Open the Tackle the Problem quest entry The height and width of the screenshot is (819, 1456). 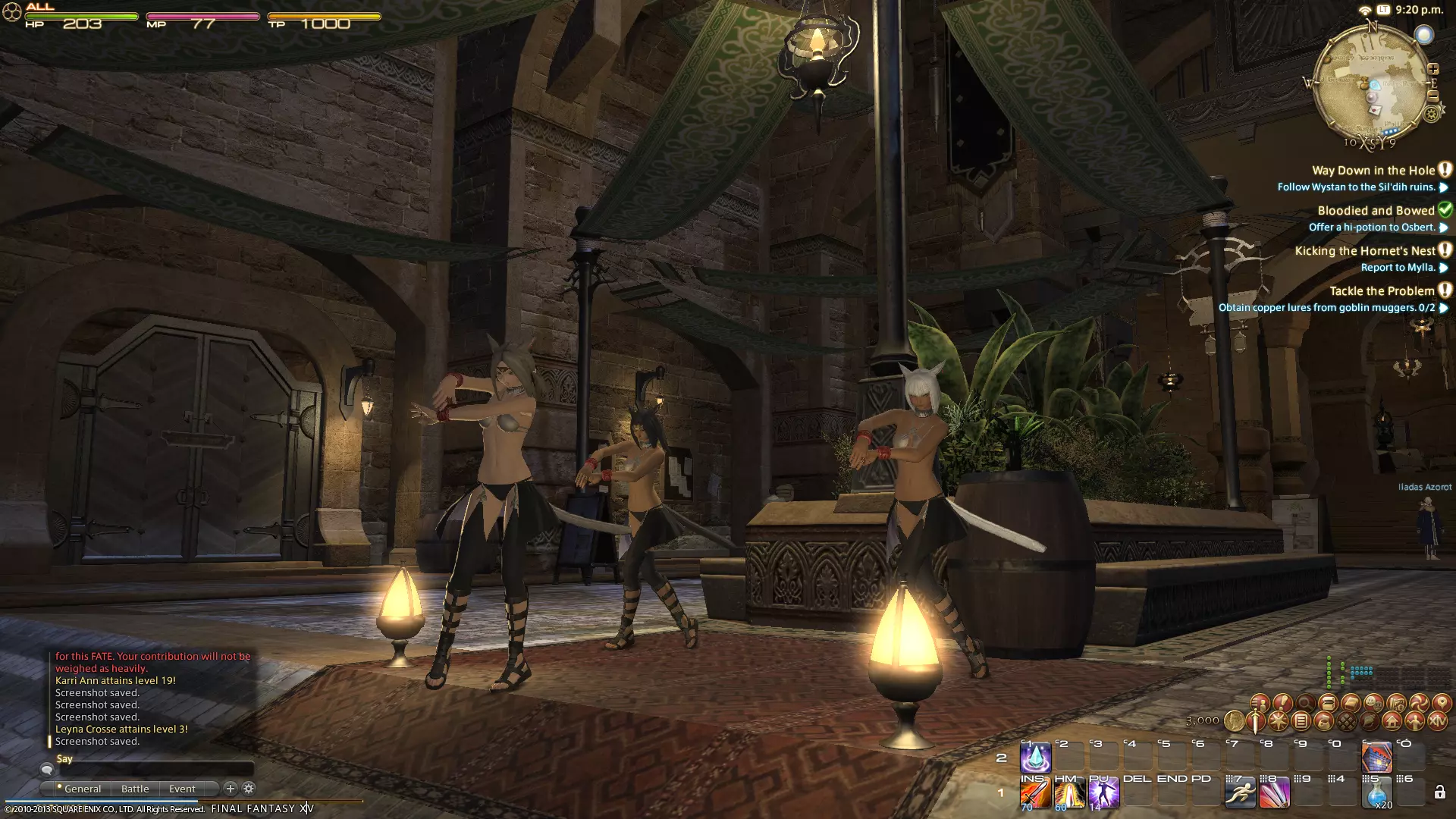[1382, 291]
